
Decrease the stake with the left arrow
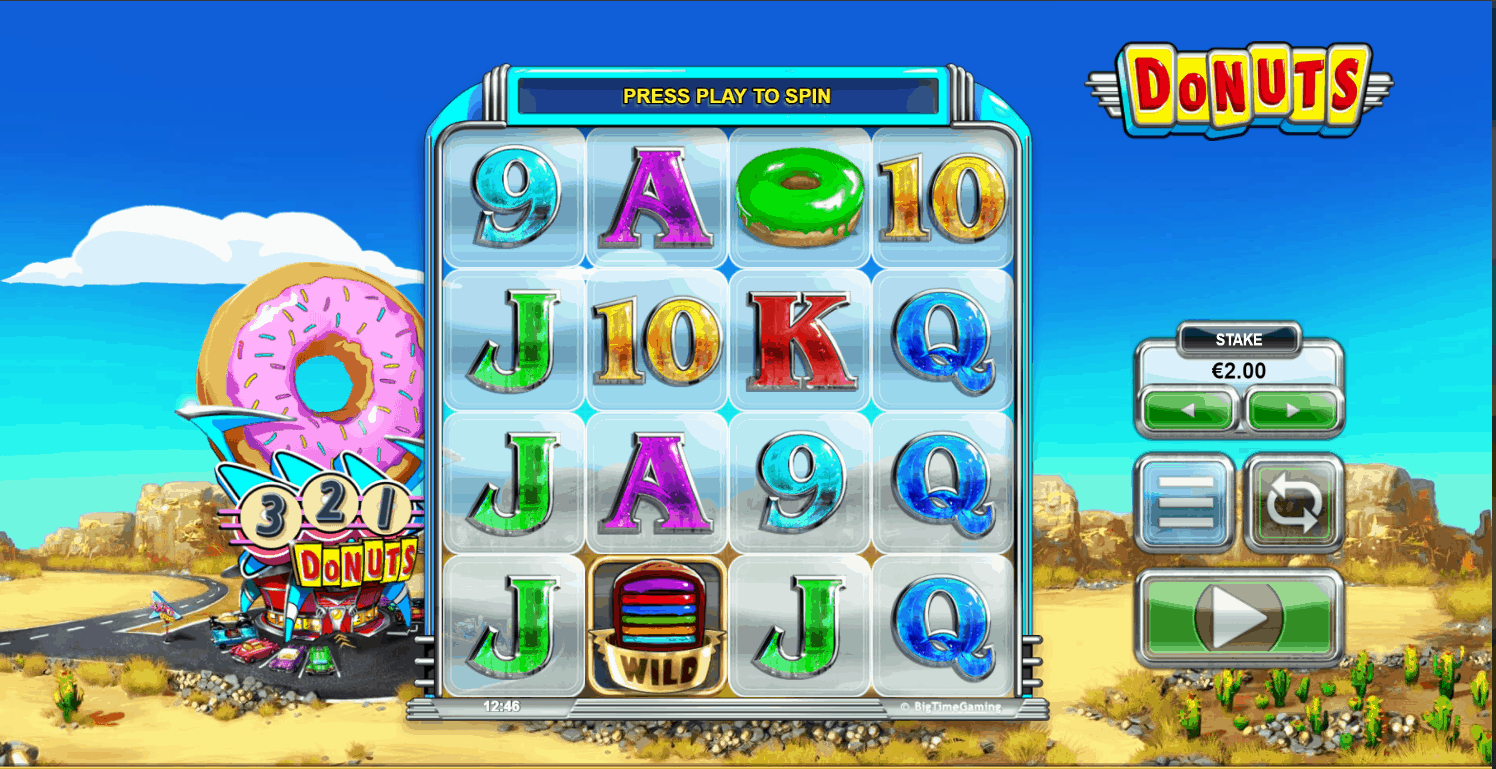(1188, 410)
